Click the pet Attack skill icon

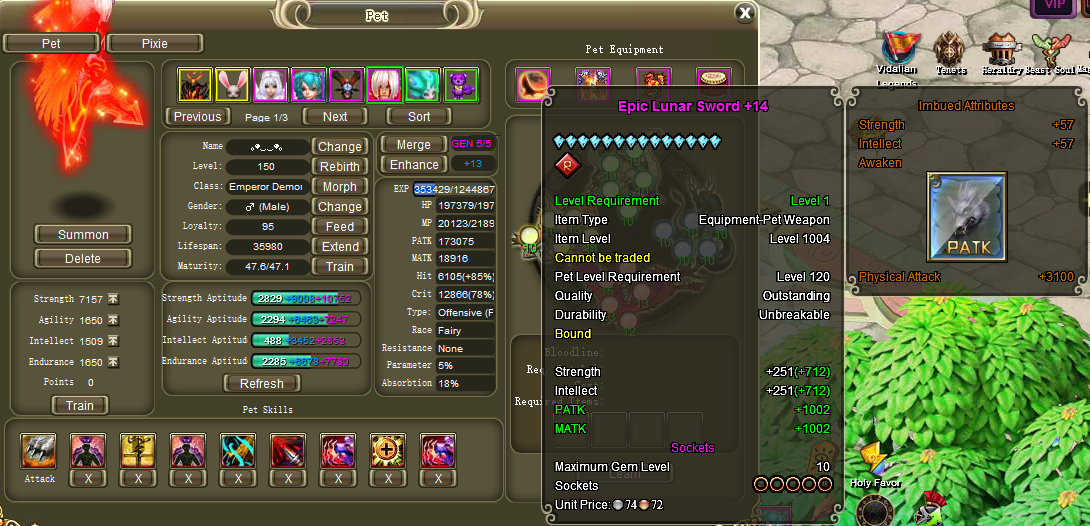(39, 452)
